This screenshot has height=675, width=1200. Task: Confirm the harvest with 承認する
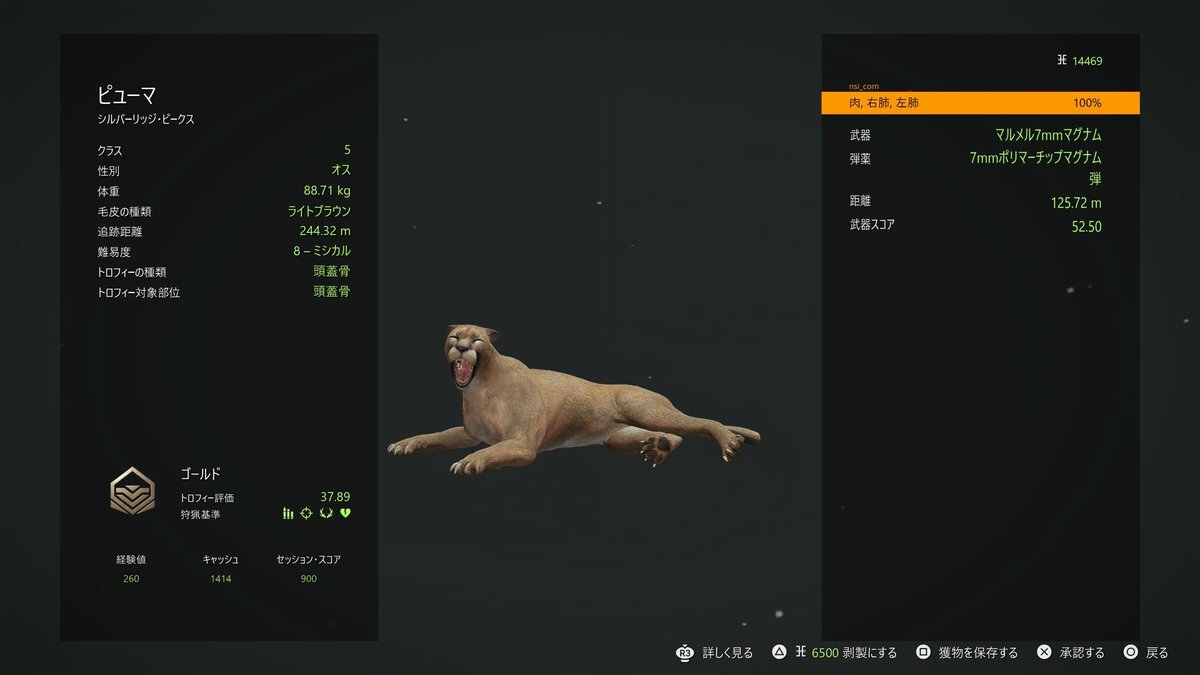[1070, 653]
